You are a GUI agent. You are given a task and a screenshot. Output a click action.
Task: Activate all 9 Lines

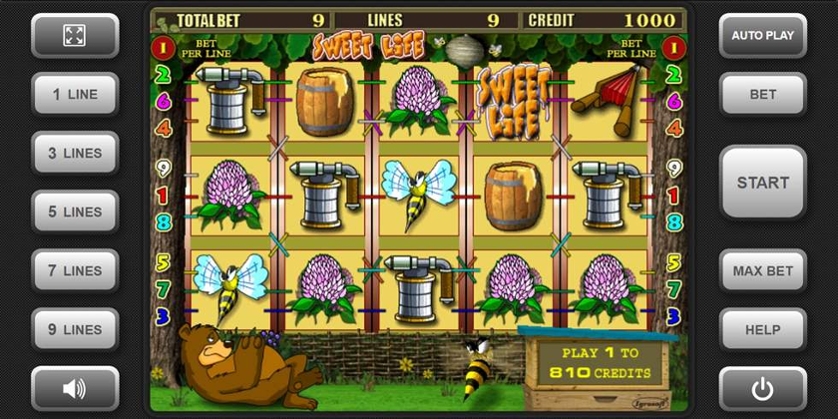75,329
